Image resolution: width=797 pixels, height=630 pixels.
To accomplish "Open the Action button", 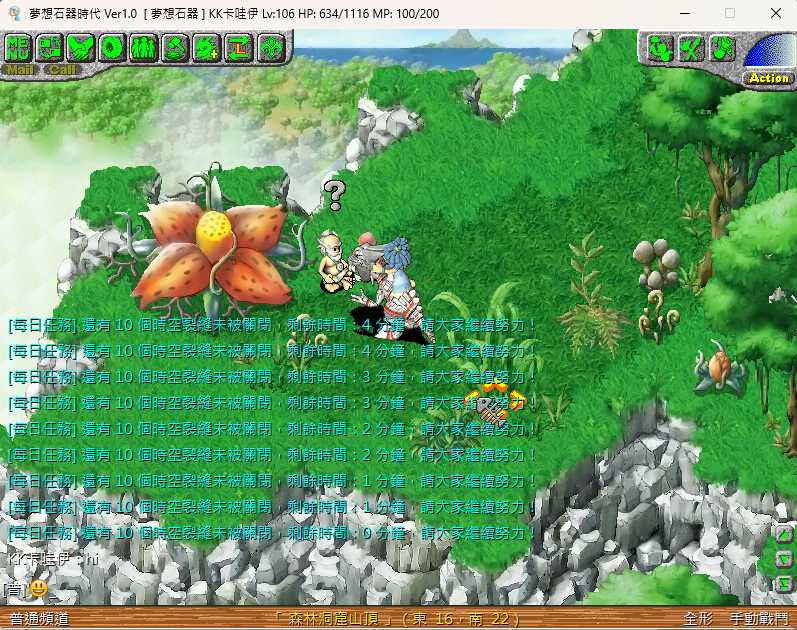I will [x=768, y=78].
